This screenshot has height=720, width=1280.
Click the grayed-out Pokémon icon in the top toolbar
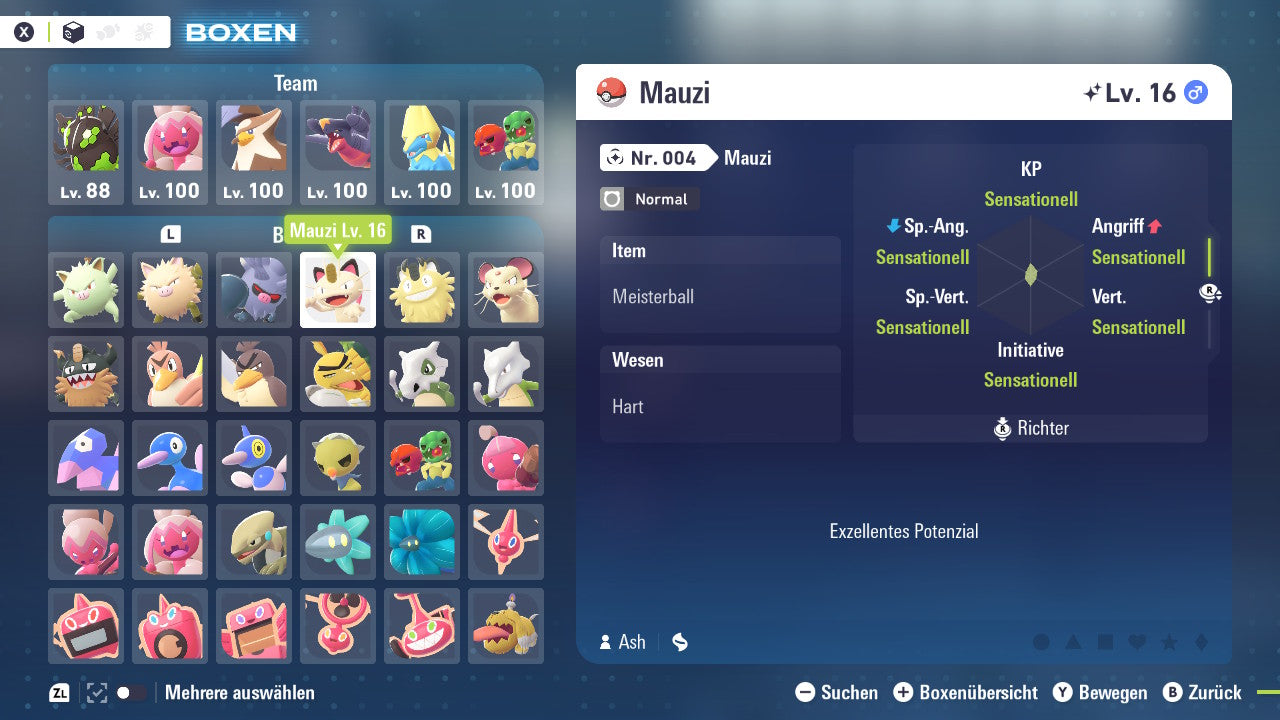pos(107,31)
